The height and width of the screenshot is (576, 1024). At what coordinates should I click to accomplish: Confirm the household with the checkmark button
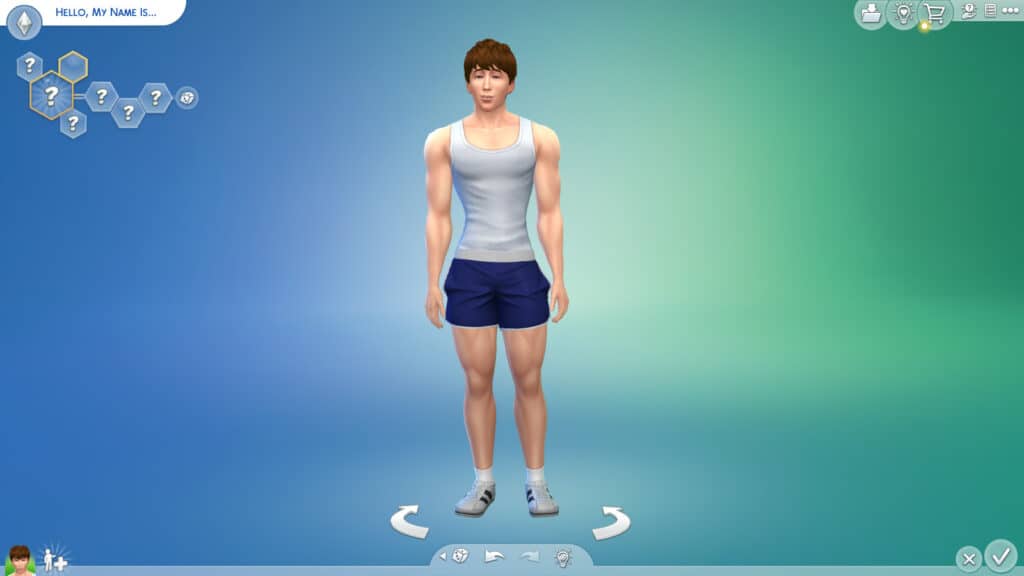[1000, 555]
